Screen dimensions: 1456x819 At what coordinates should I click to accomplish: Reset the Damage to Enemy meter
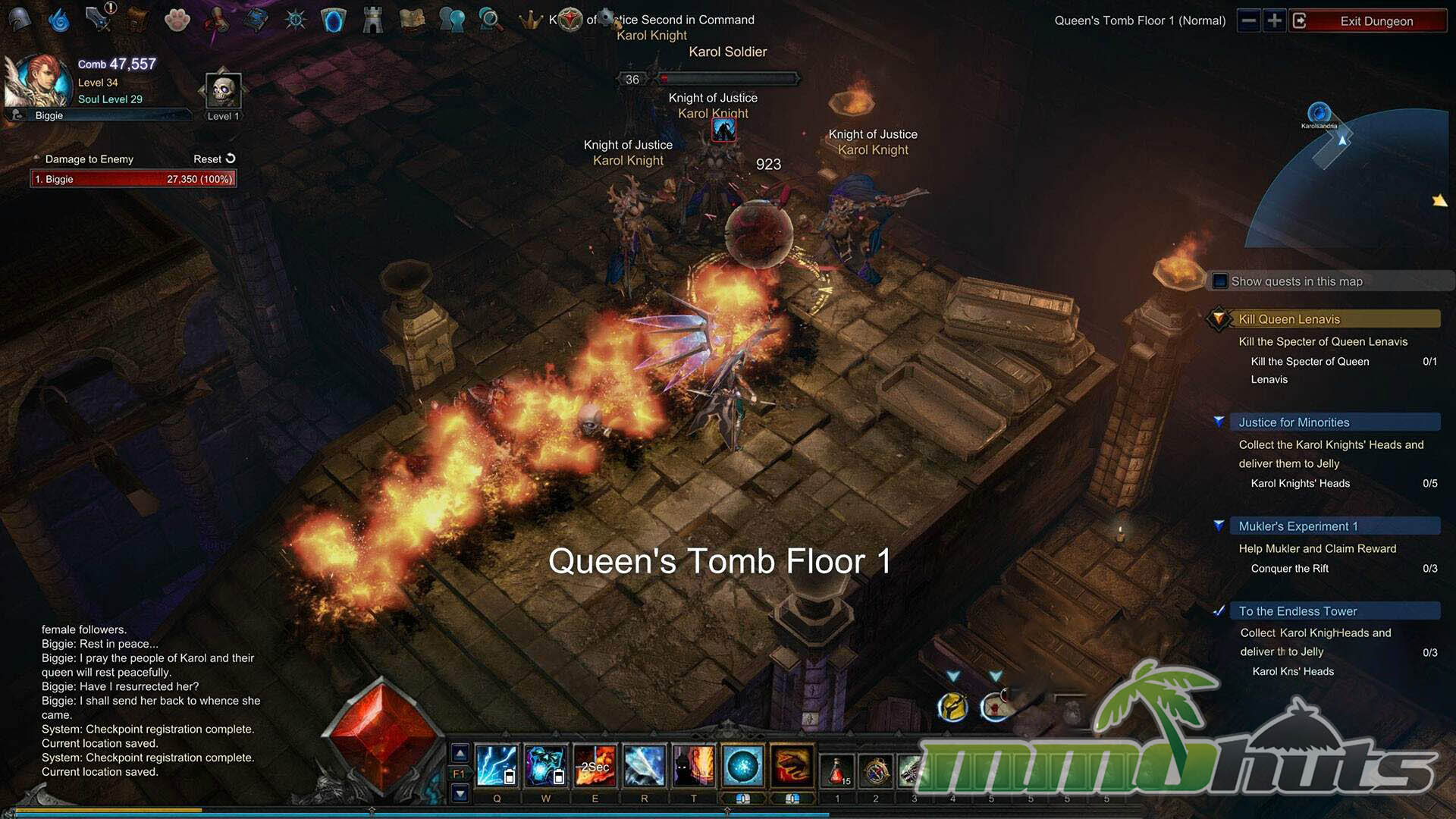tap(215, 159)
